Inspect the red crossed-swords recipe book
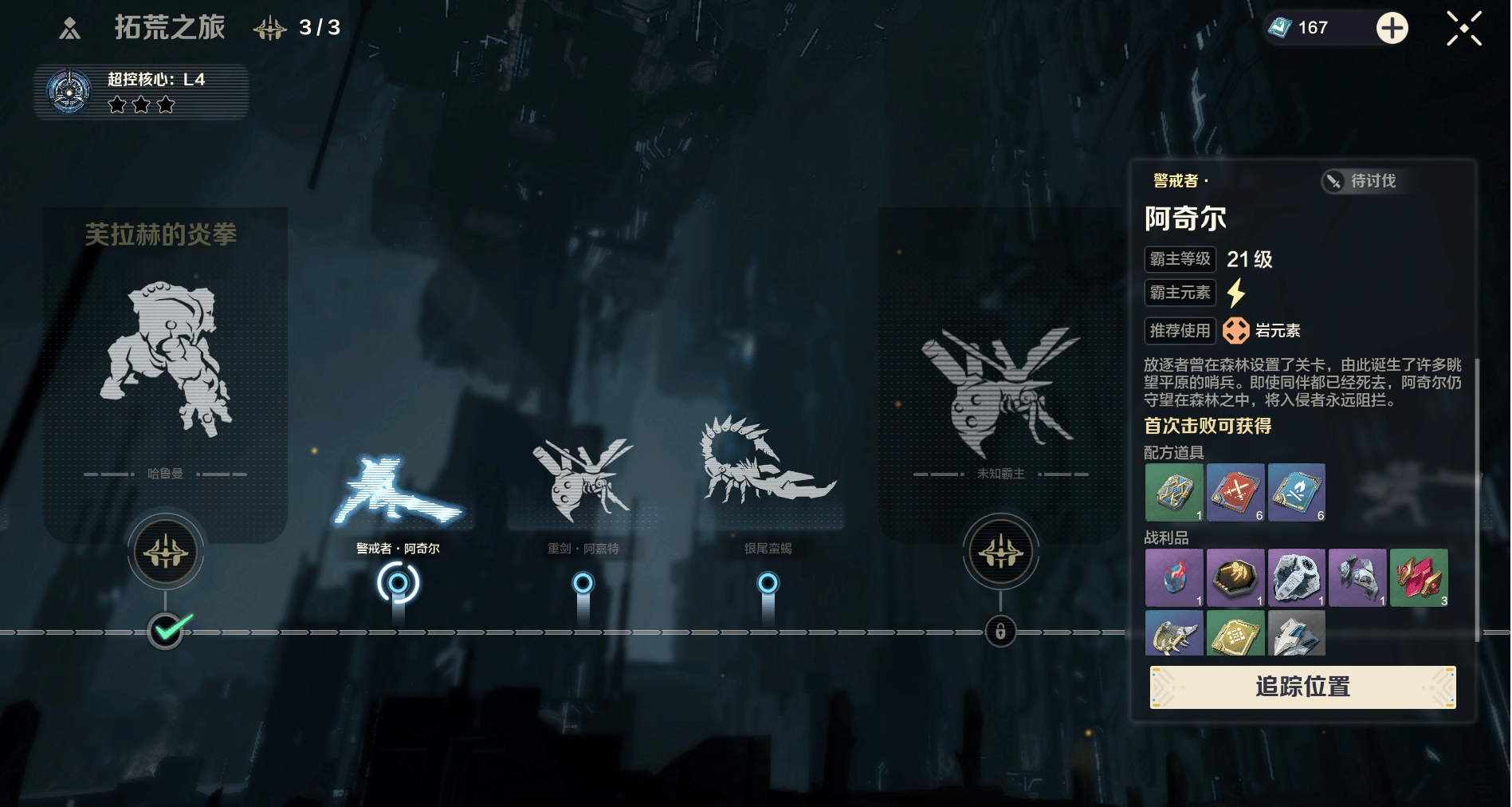Image resolution: width=1512 pixels, height=807 pixels. coord(1235,492)
